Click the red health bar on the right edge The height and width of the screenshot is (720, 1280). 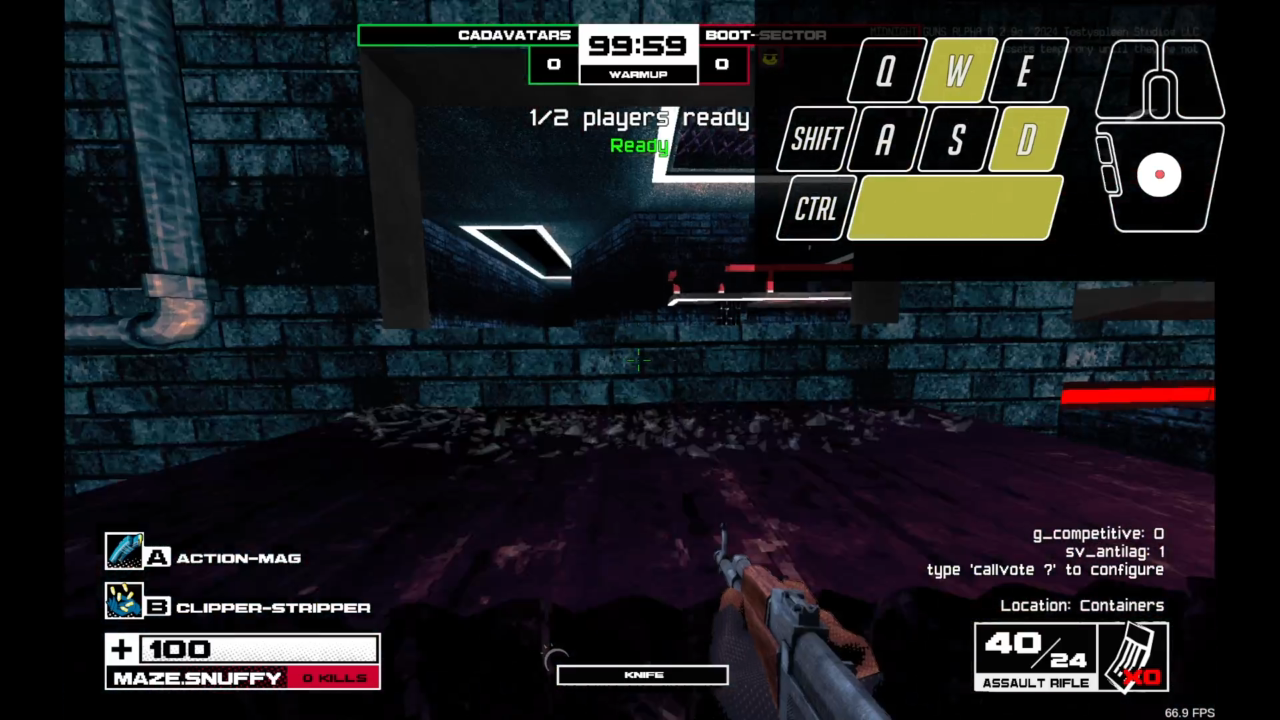pos(1137,396)
